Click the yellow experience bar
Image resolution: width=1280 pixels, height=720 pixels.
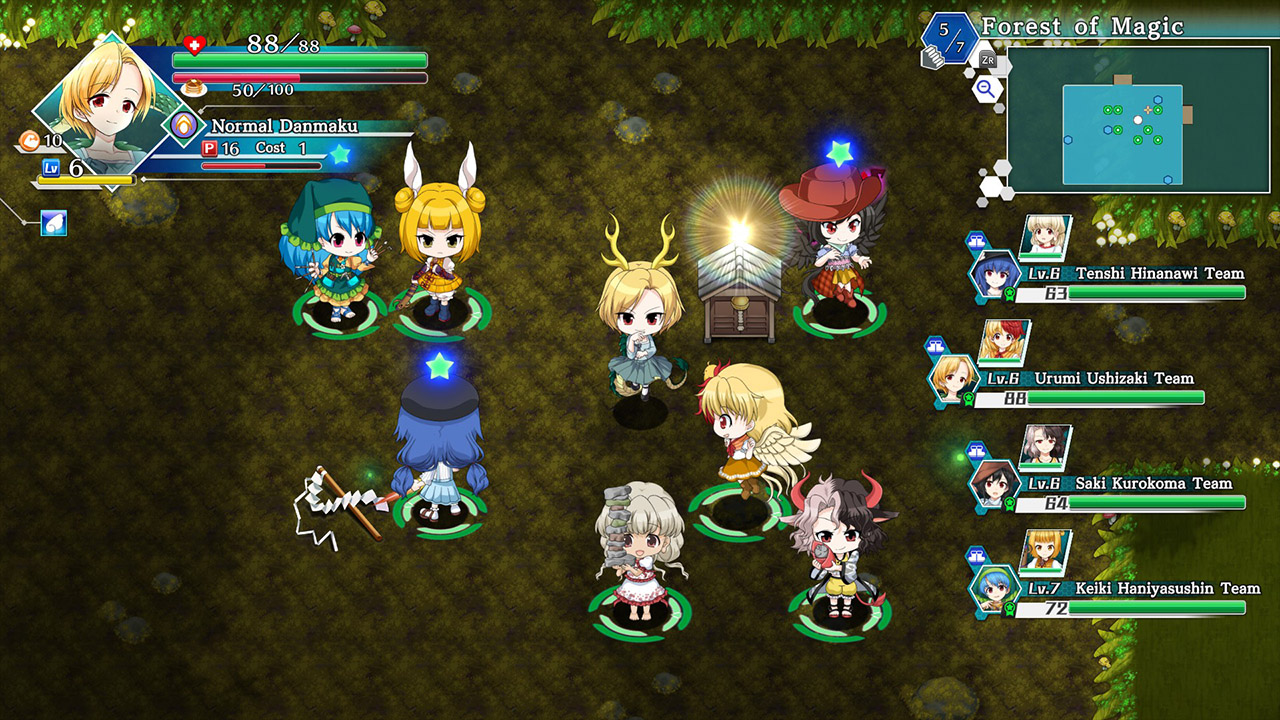click(85, 180)
